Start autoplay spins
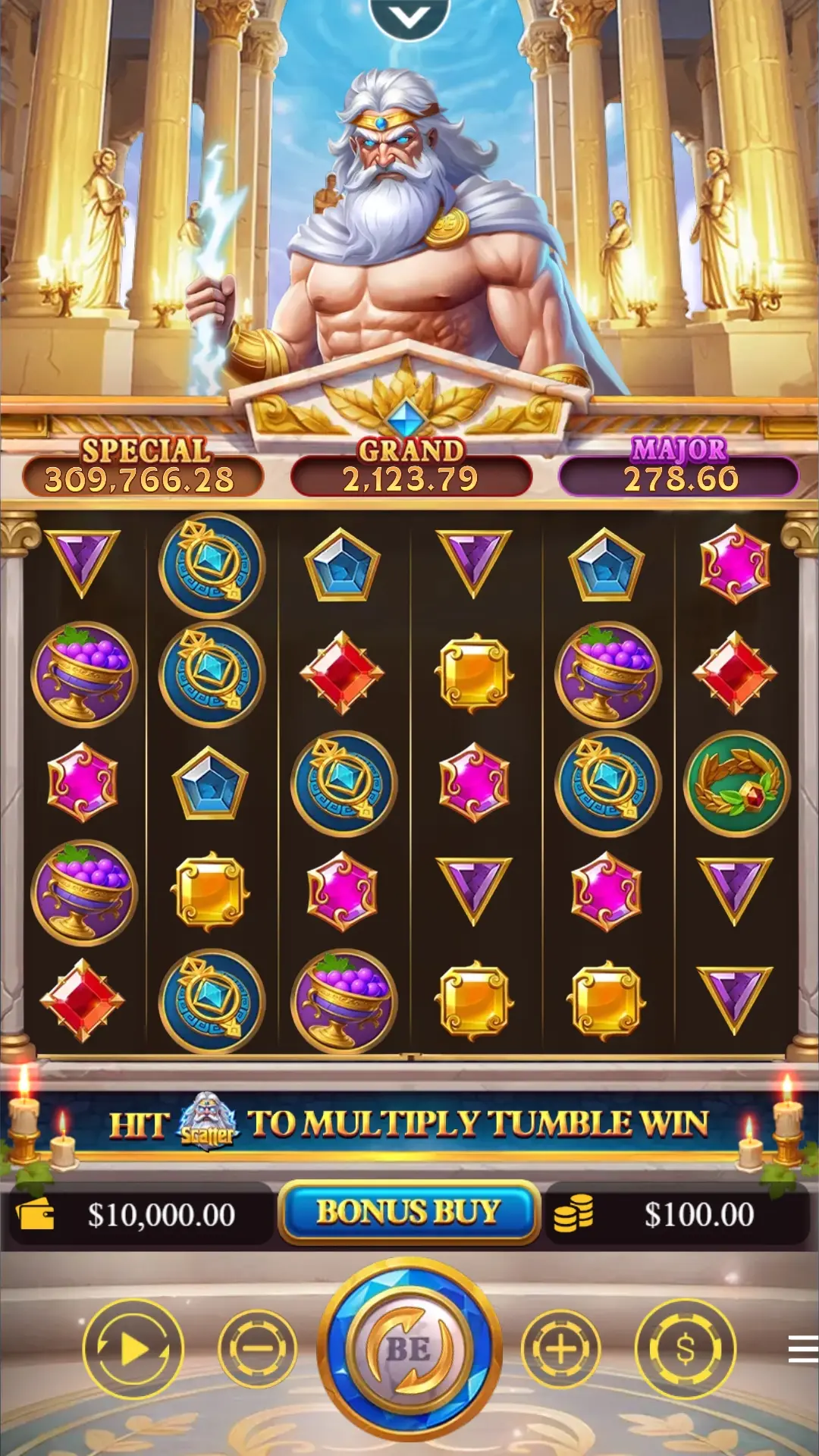The height and width of the screenshot is (1456, 819). tap(133, 1349)
